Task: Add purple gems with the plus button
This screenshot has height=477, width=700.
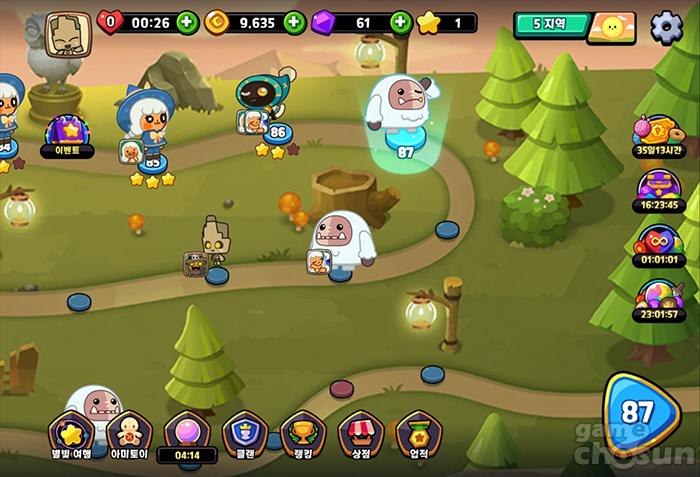Action: [400, 22]
